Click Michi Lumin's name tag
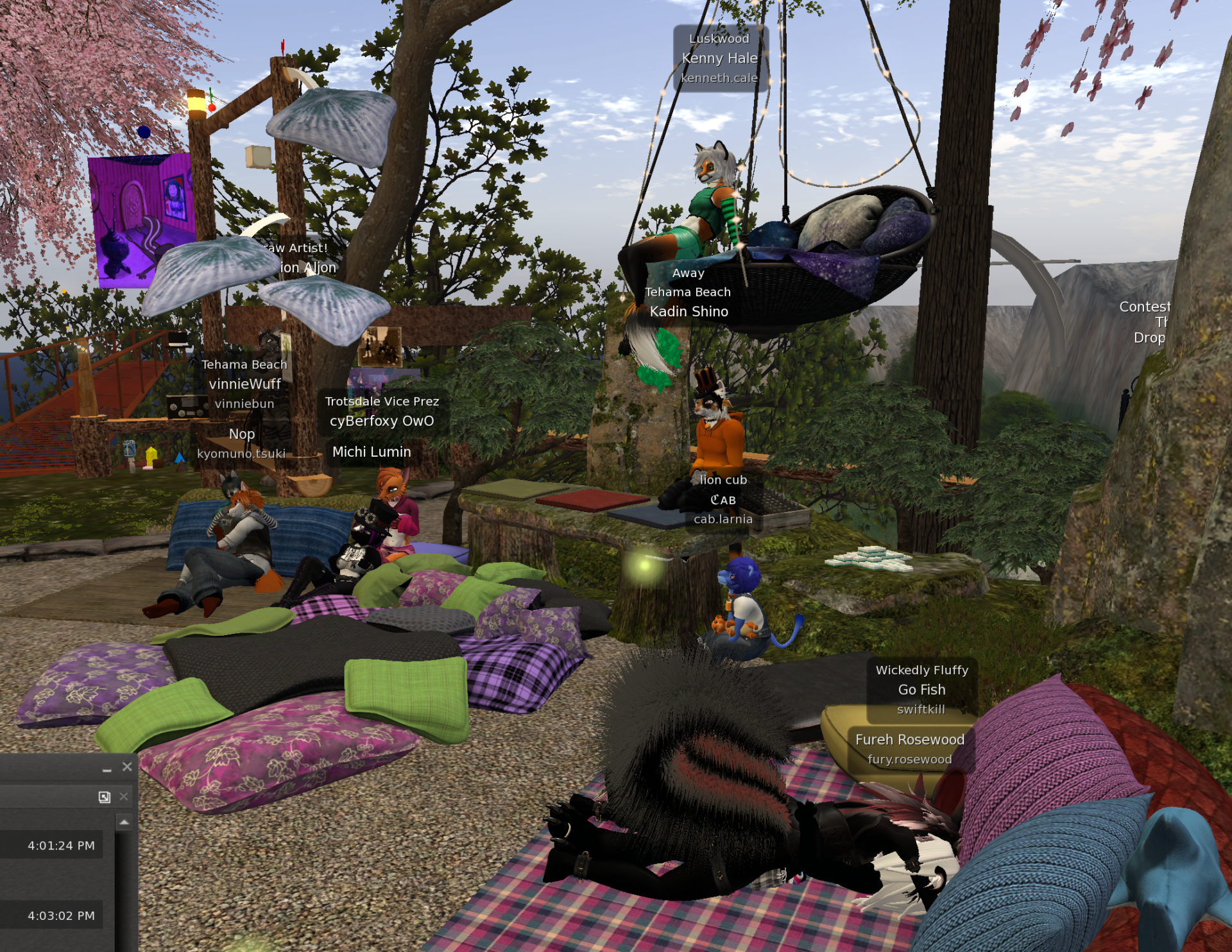The width and height of the screenshot is (1232, 952). pos(371,452)
